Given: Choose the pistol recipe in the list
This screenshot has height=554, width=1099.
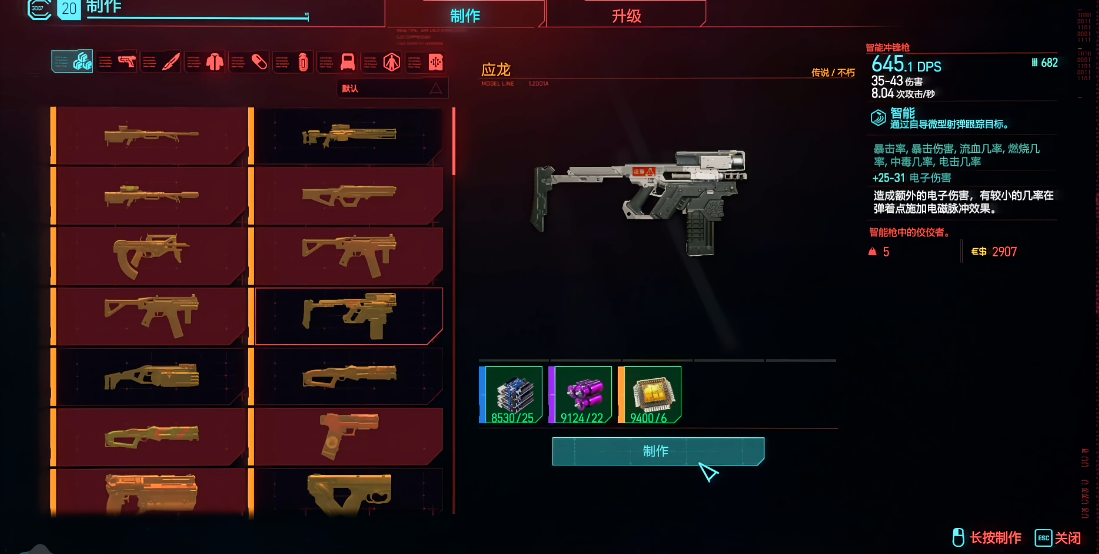Looking at the screenshot, I should click(x=348, y=437).
